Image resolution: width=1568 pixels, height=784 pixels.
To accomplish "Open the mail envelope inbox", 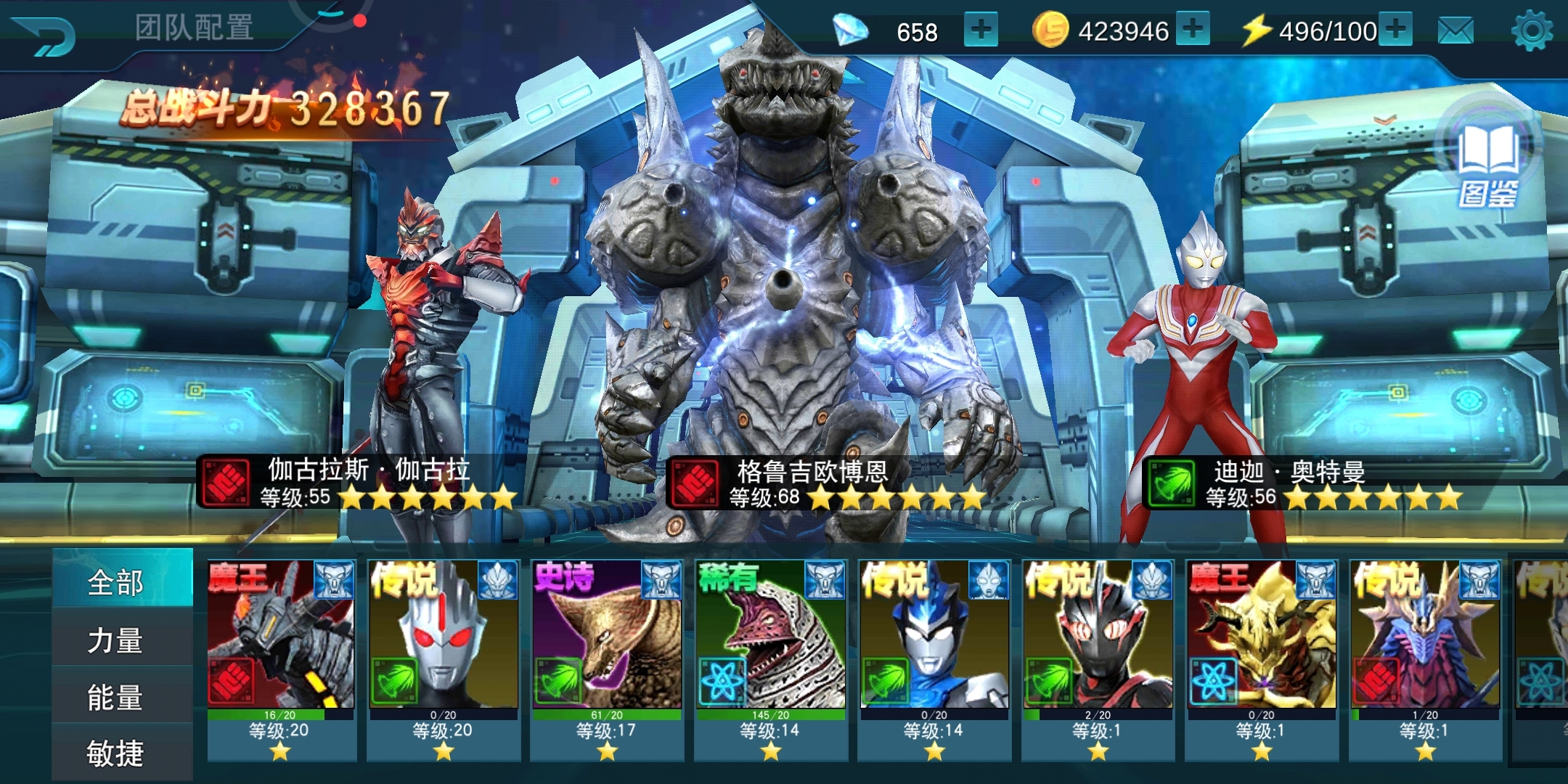I will click(x=1455, y=31).
